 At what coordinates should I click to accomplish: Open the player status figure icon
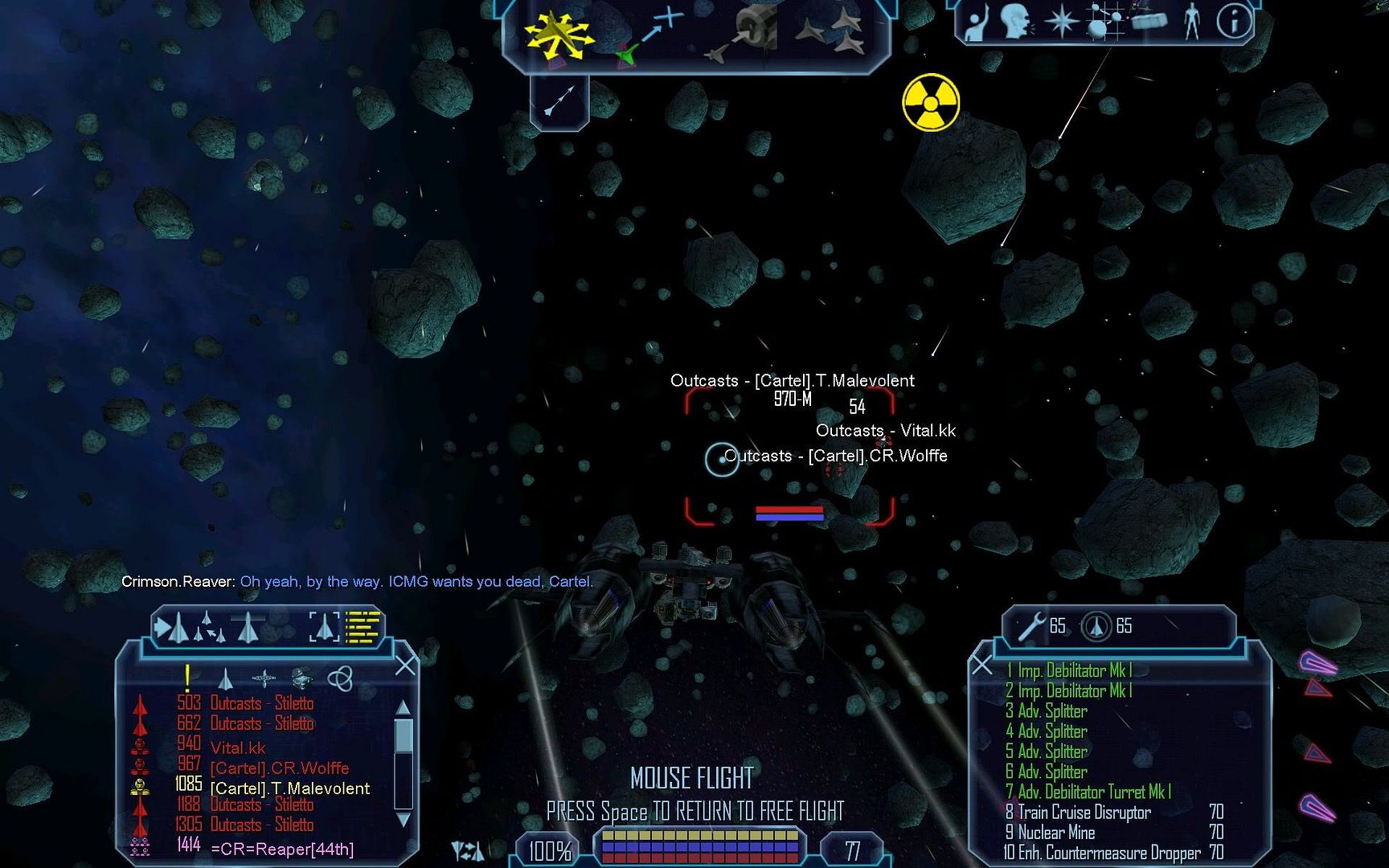[1191, 22]
